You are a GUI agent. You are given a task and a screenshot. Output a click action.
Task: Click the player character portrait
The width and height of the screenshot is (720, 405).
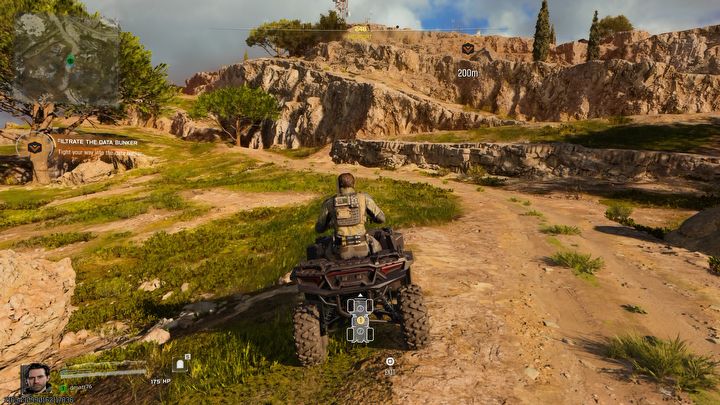36,378
